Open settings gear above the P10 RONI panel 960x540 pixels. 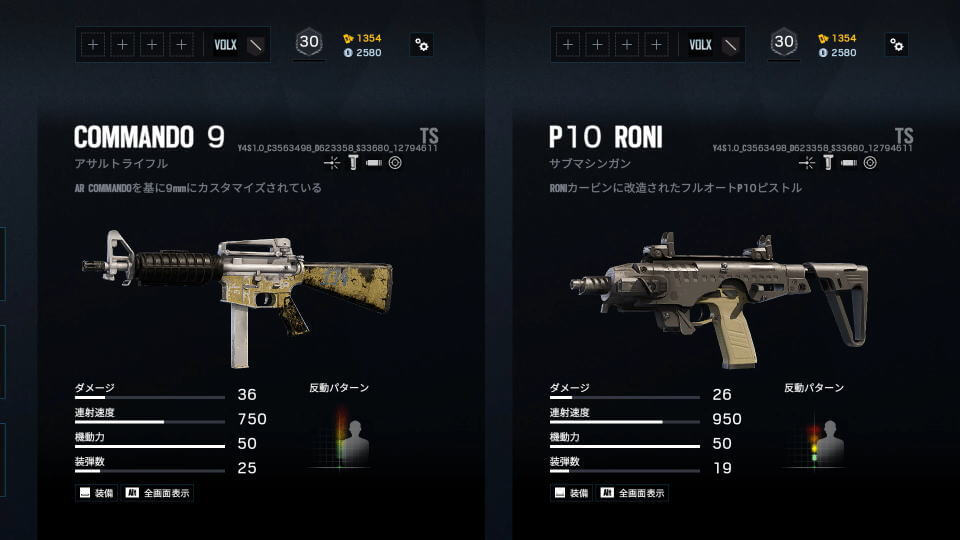(897, 44)
